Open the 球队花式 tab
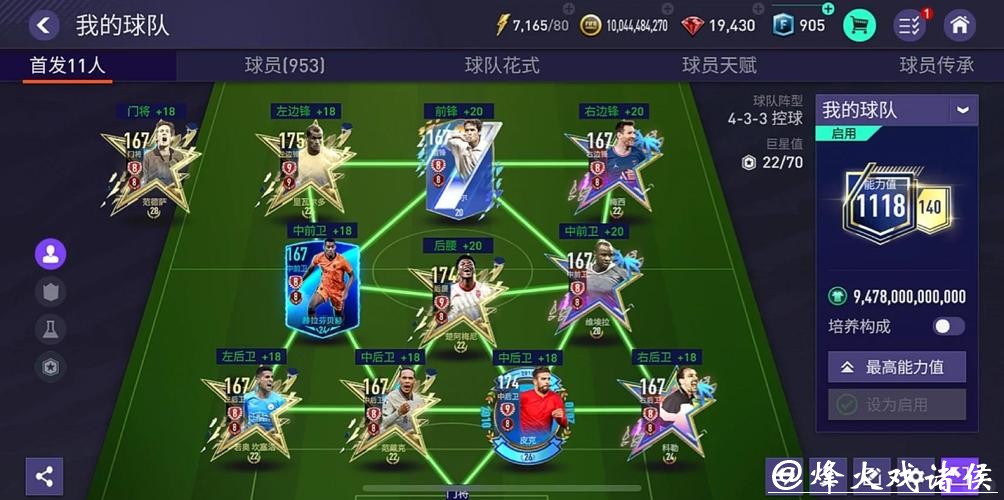This screenshot has width=1004, height=500. click(x=502, y=65)
